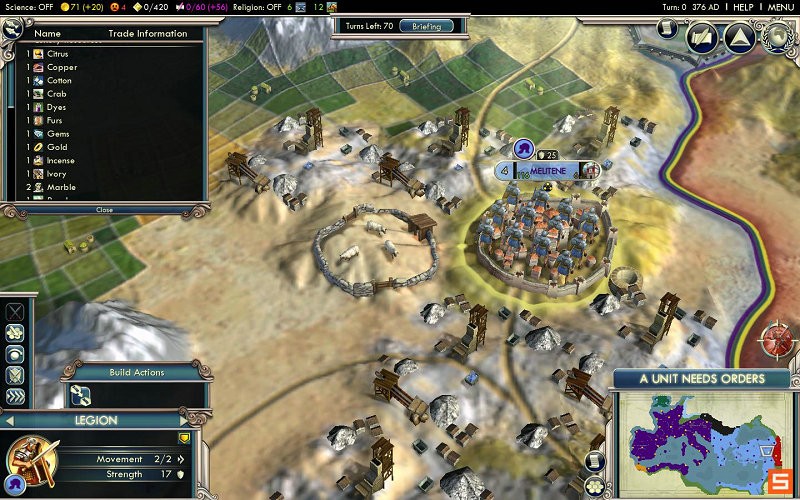Activate the fortify shield unit action
The image size is (800, 500).
click(x=16, y=375)
